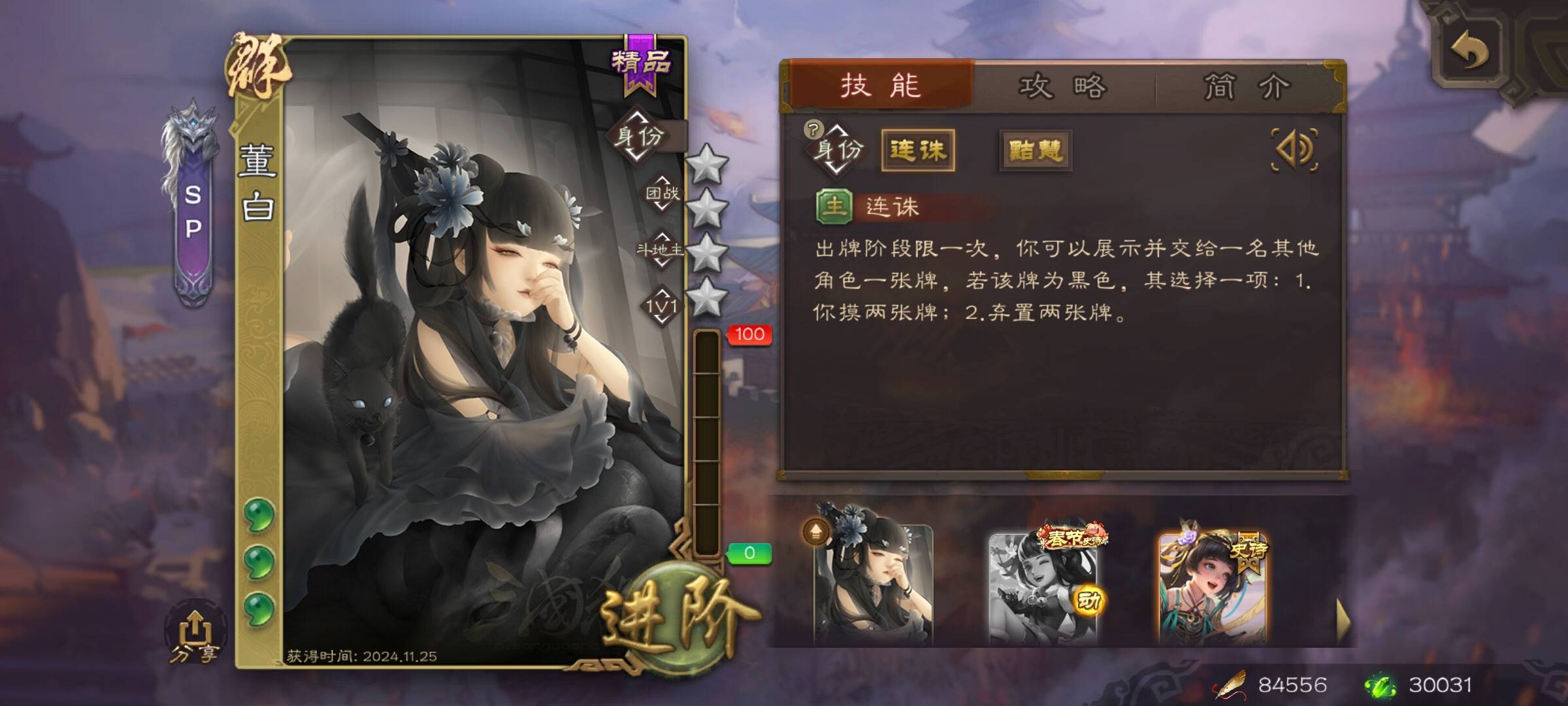Share the card via 分享 button
This screenshot has width=1568, height=706.
point(193,635)
